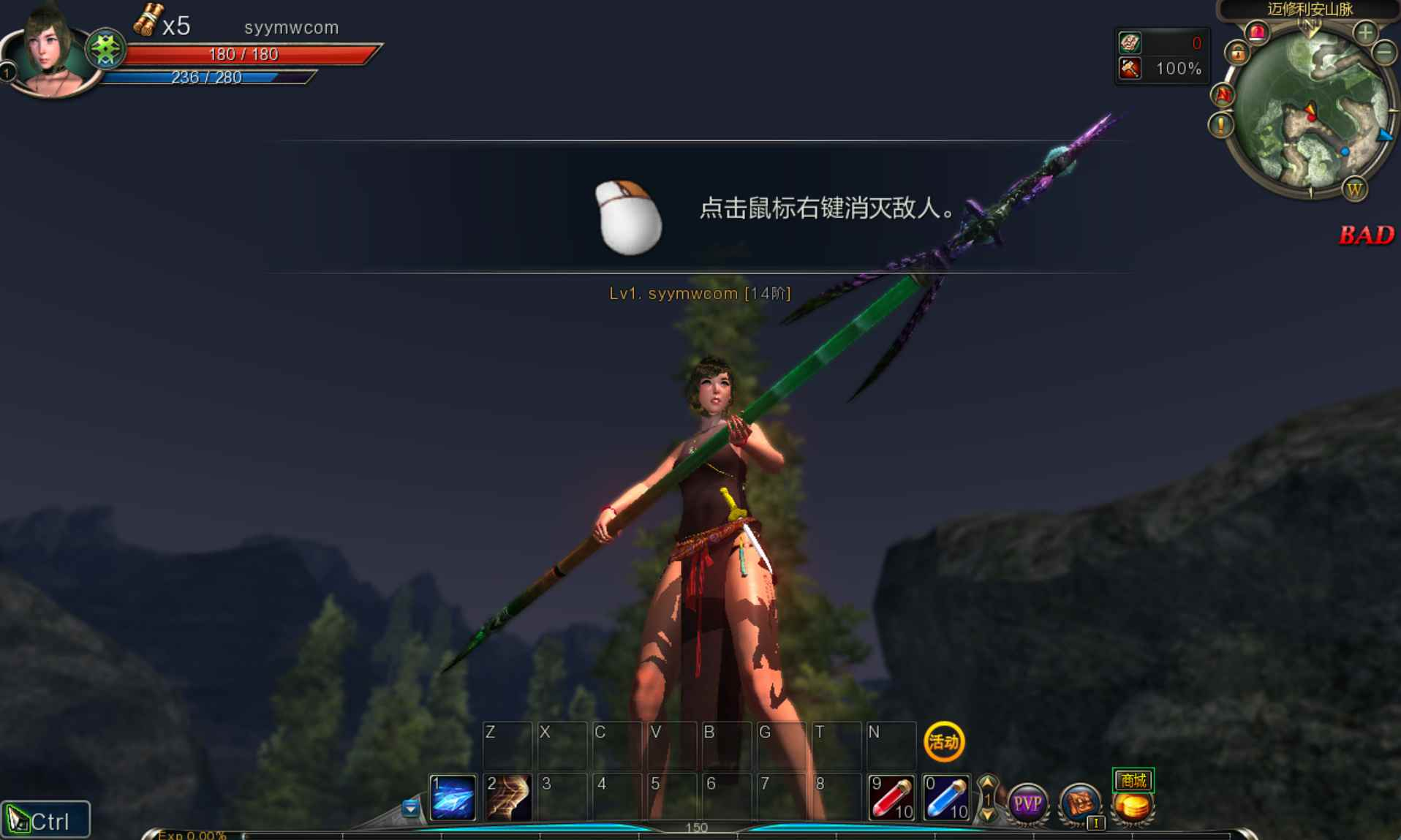Open the PVP arena icon
The image size is (1401, 840).
click(x=1029, y=803)
